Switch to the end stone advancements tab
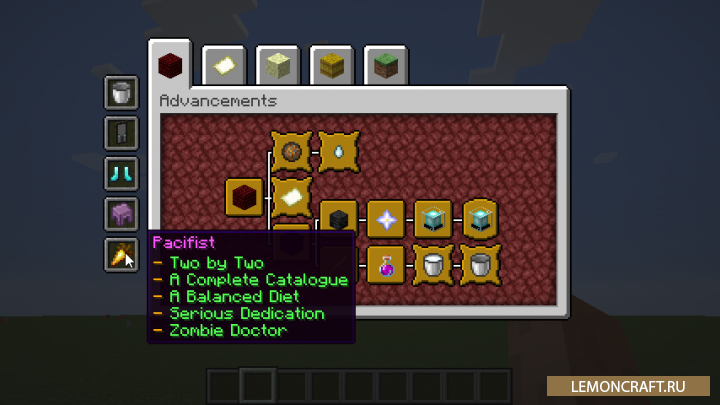720x405 pixels. (278, 66)
